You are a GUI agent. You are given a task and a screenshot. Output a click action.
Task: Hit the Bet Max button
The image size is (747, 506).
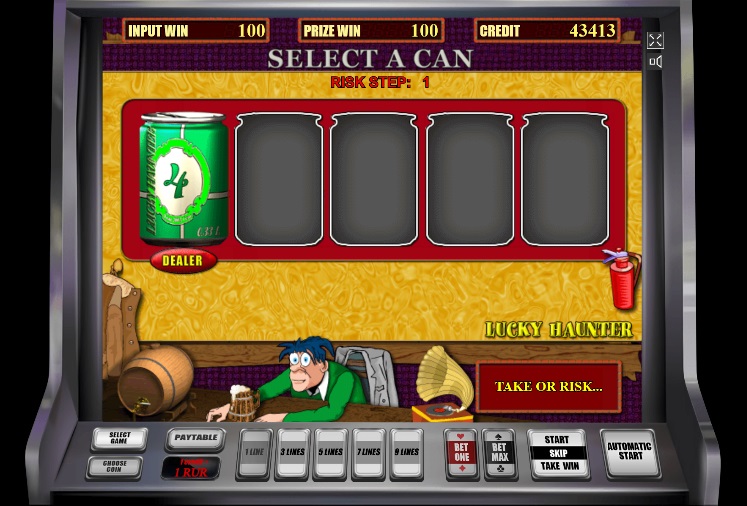coord(499,453)
